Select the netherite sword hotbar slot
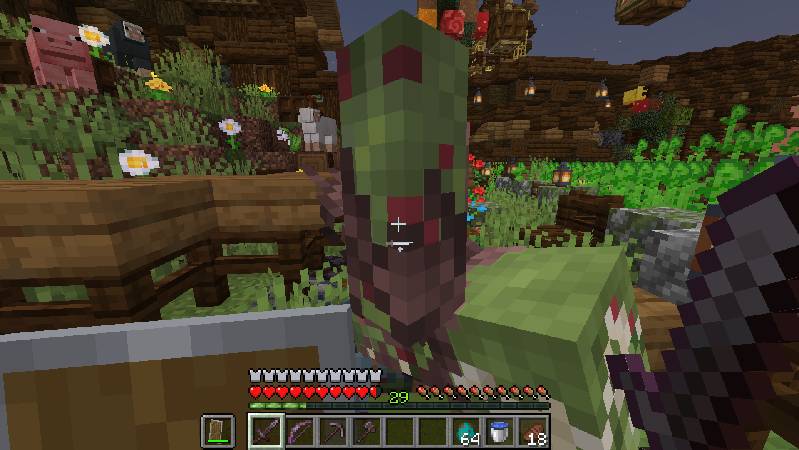 [x=266, y=432]
